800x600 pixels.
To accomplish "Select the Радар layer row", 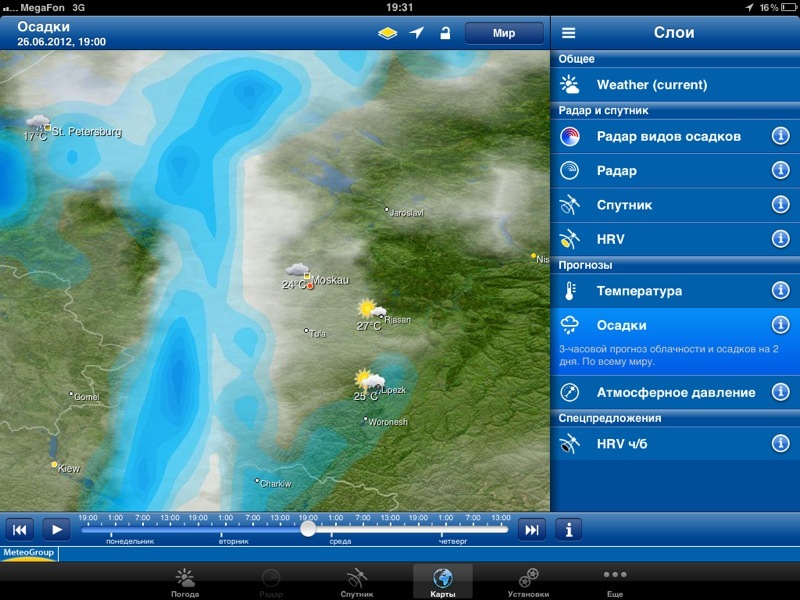I will [x=660, y=171].
